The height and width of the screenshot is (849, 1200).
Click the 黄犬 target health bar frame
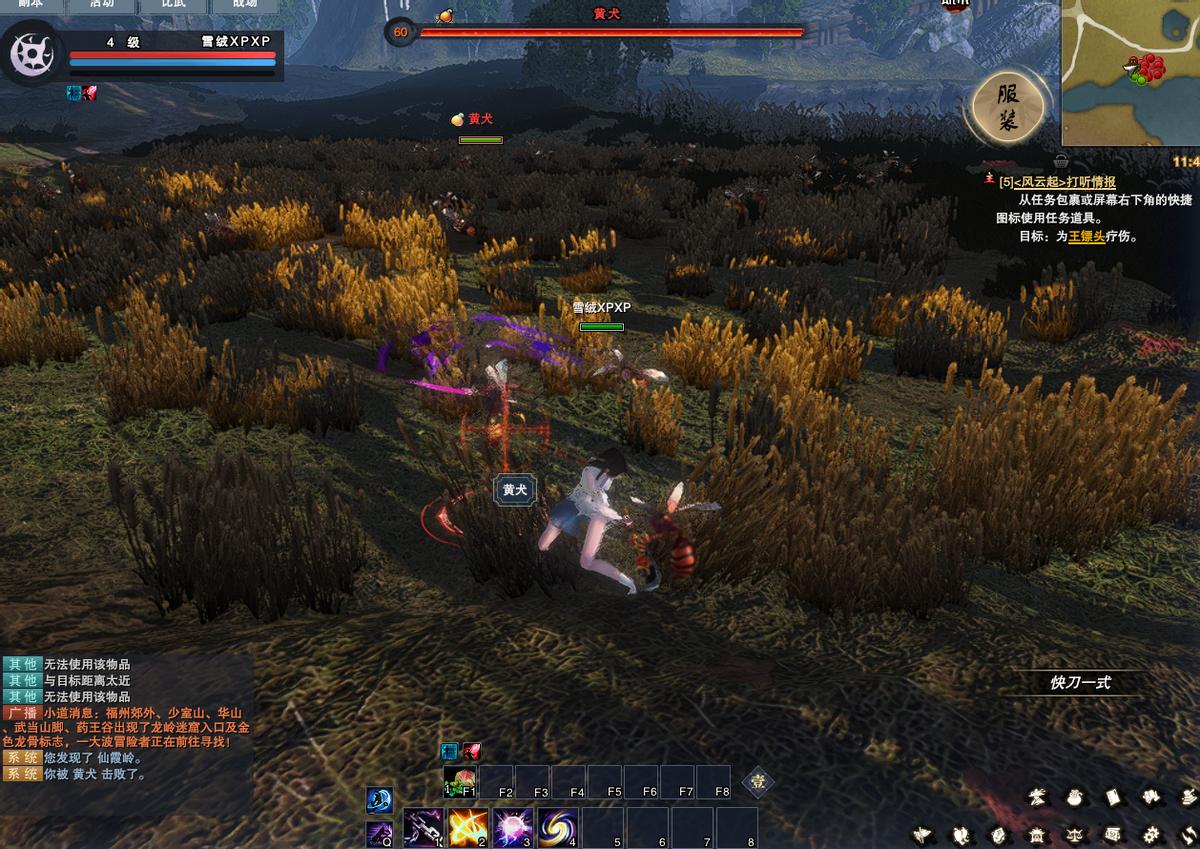coord(610,32)
